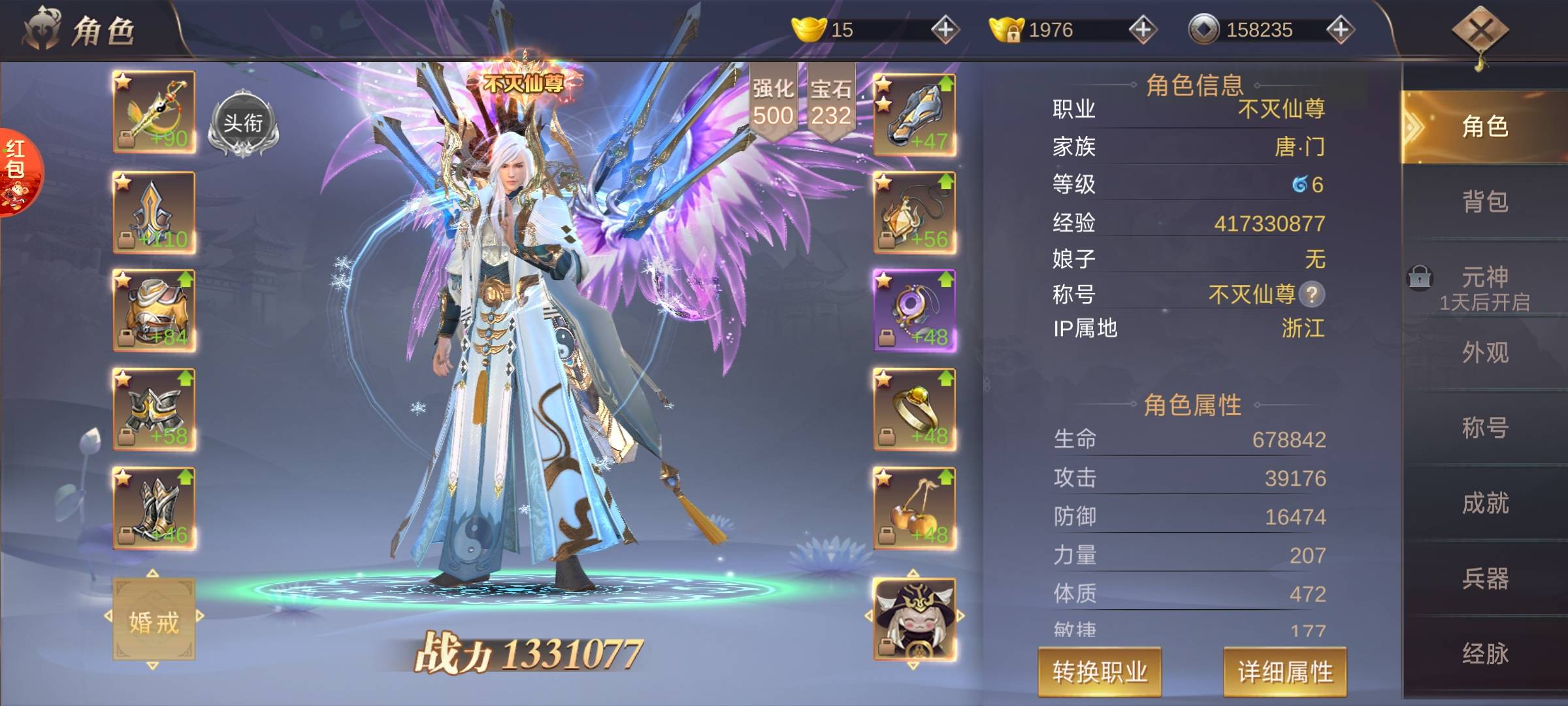Open the 经脉 meridians tab
This screenshot has width=1568, height=706.
(x=1484, y=654)
